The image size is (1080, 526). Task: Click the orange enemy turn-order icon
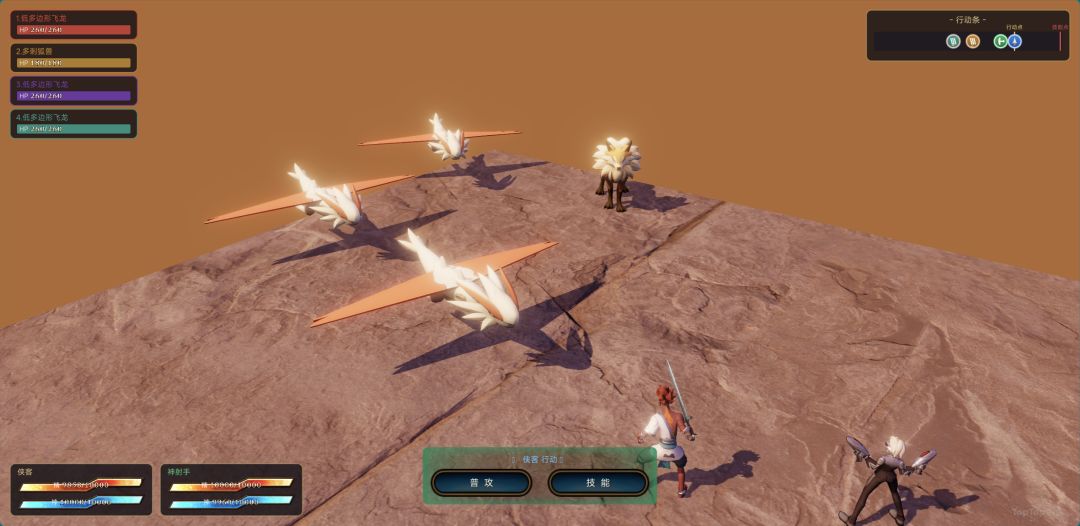[973, 41]
